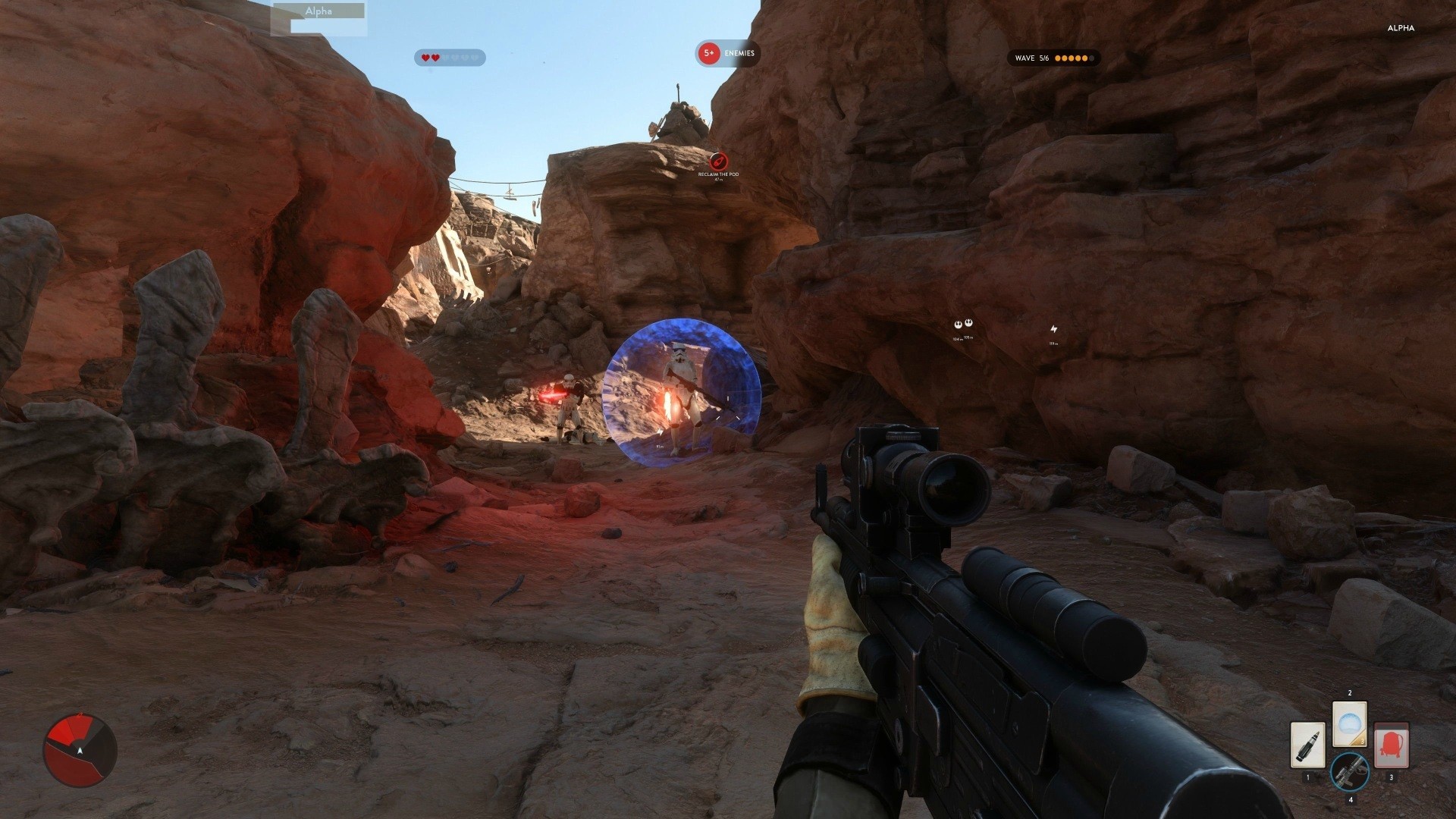The image size is (1456, 819).
Task: Toggle the x3 charge badge on the shield card
Action: pos(1363,741)
